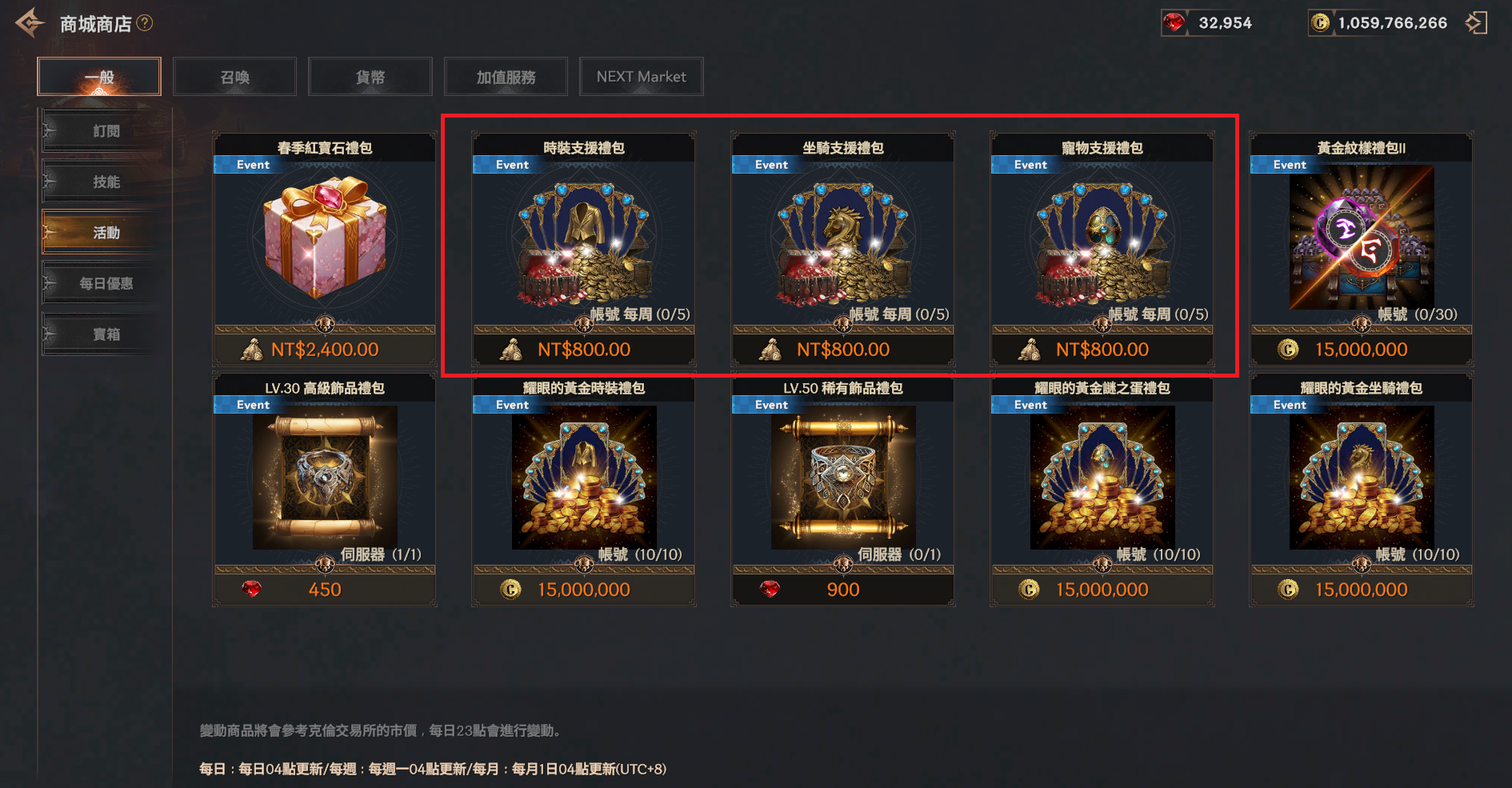Choose the 每日優惠 side category
The width and height of the screenshot is (1512, 788).
(106, 283)
